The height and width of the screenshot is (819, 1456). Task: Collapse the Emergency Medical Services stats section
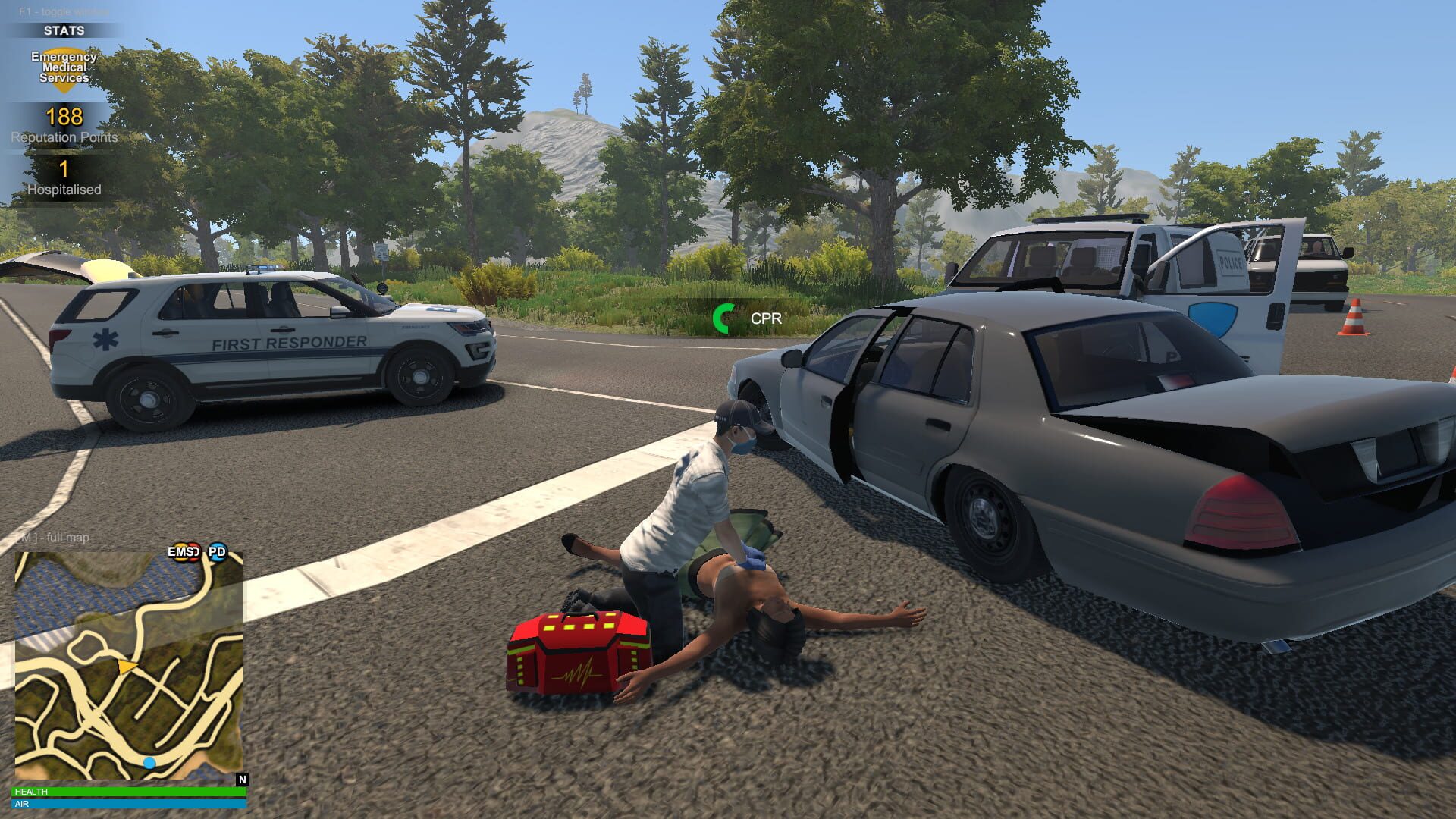pos(64,68)
